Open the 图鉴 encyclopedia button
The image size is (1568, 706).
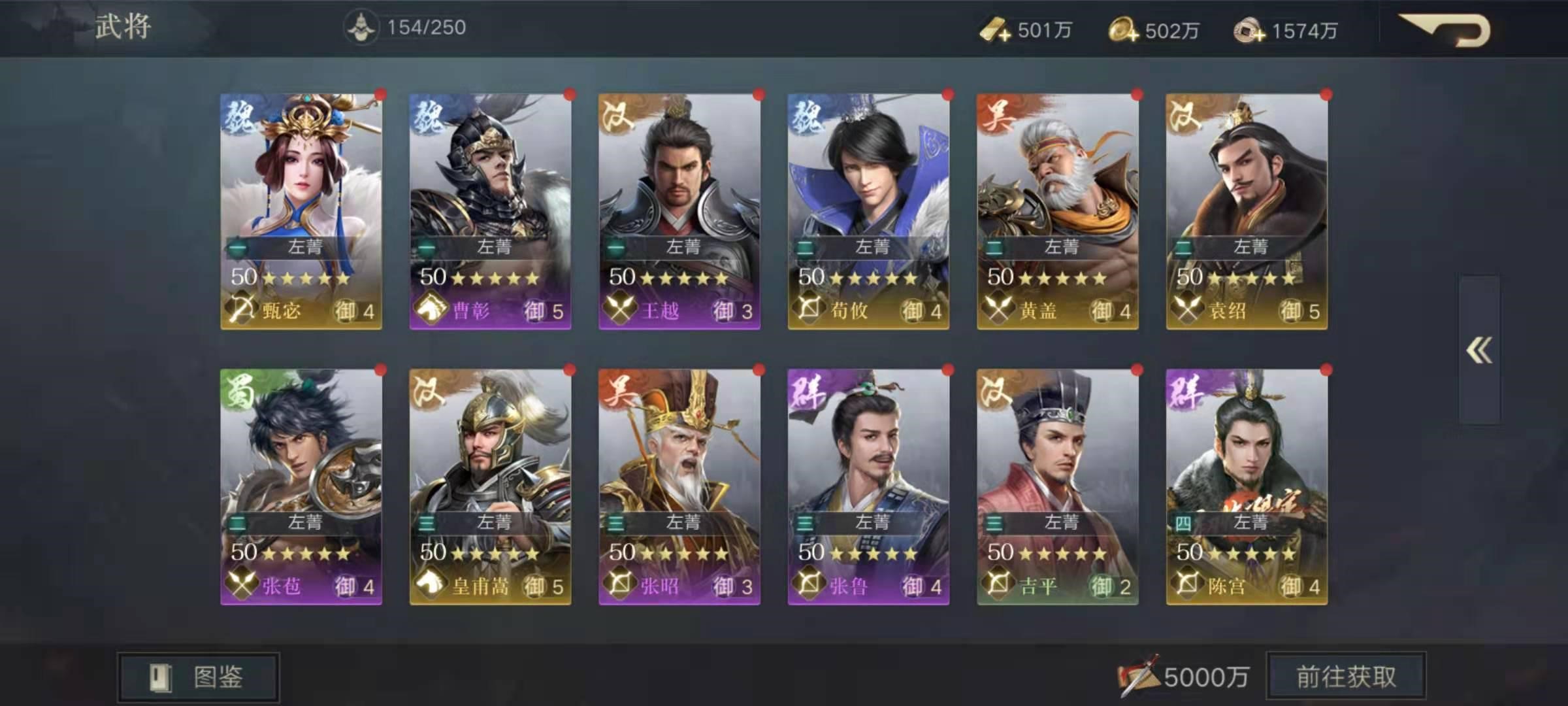199,676
